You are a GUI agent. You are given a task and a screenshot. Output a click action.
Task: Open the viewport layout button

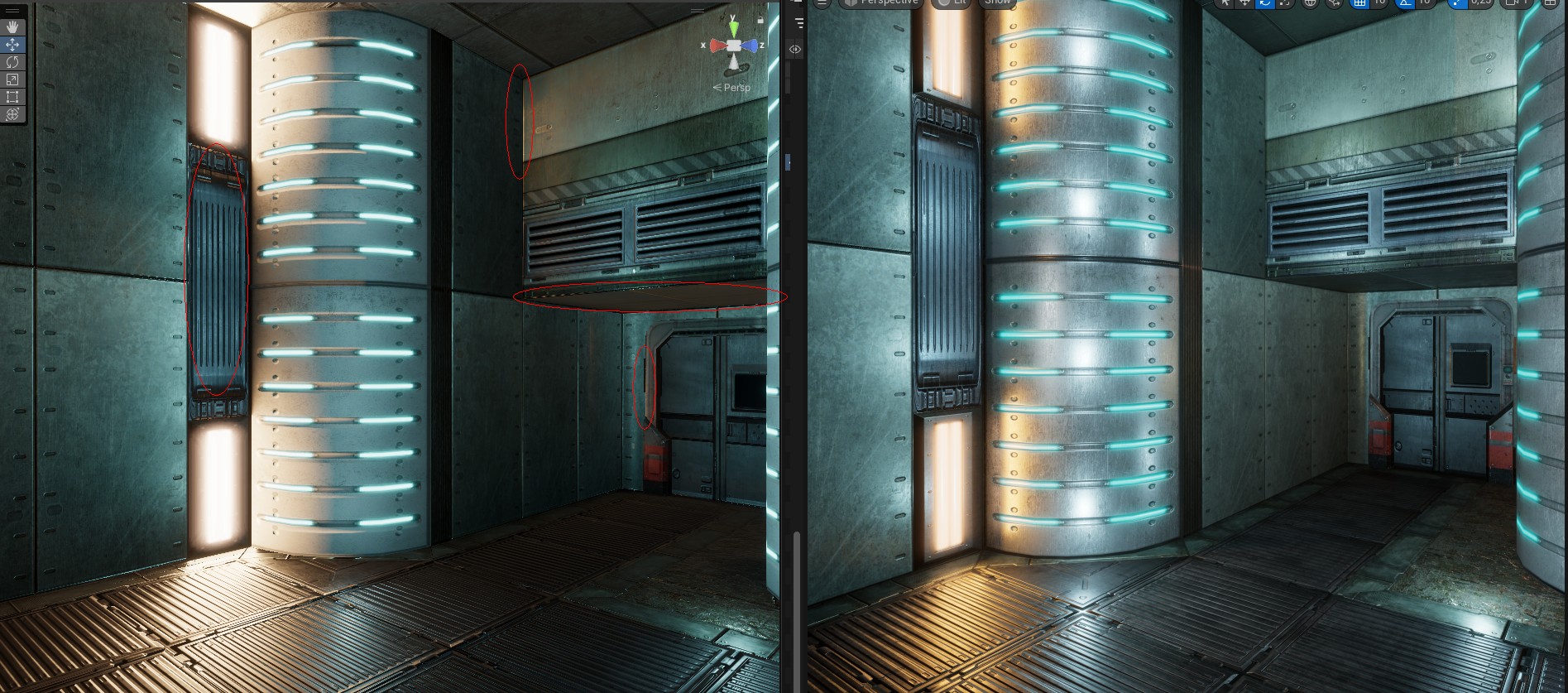[1551, 2]
